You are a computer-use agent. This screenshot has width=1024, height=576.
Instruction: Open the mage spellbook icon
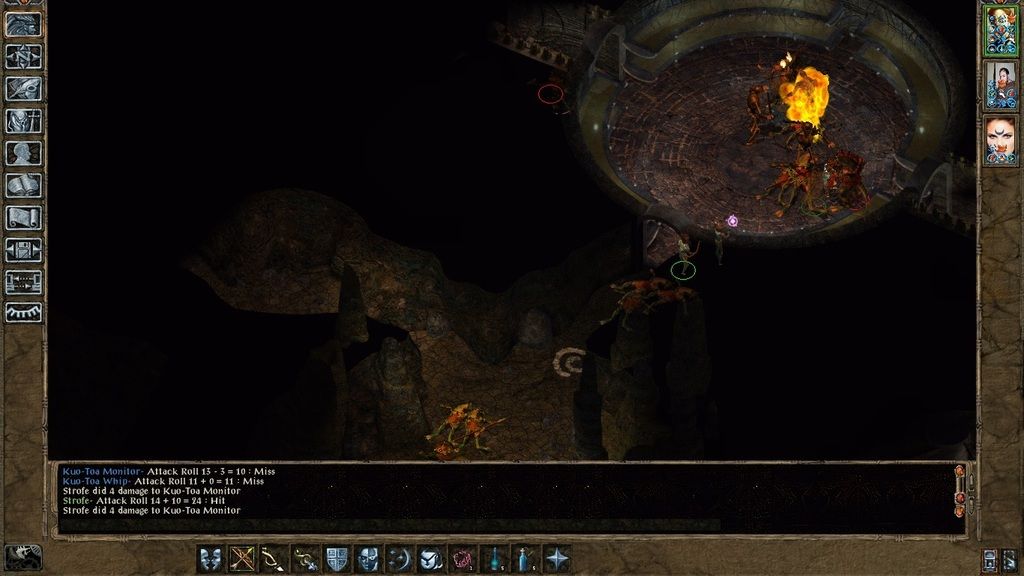(23, 185)
